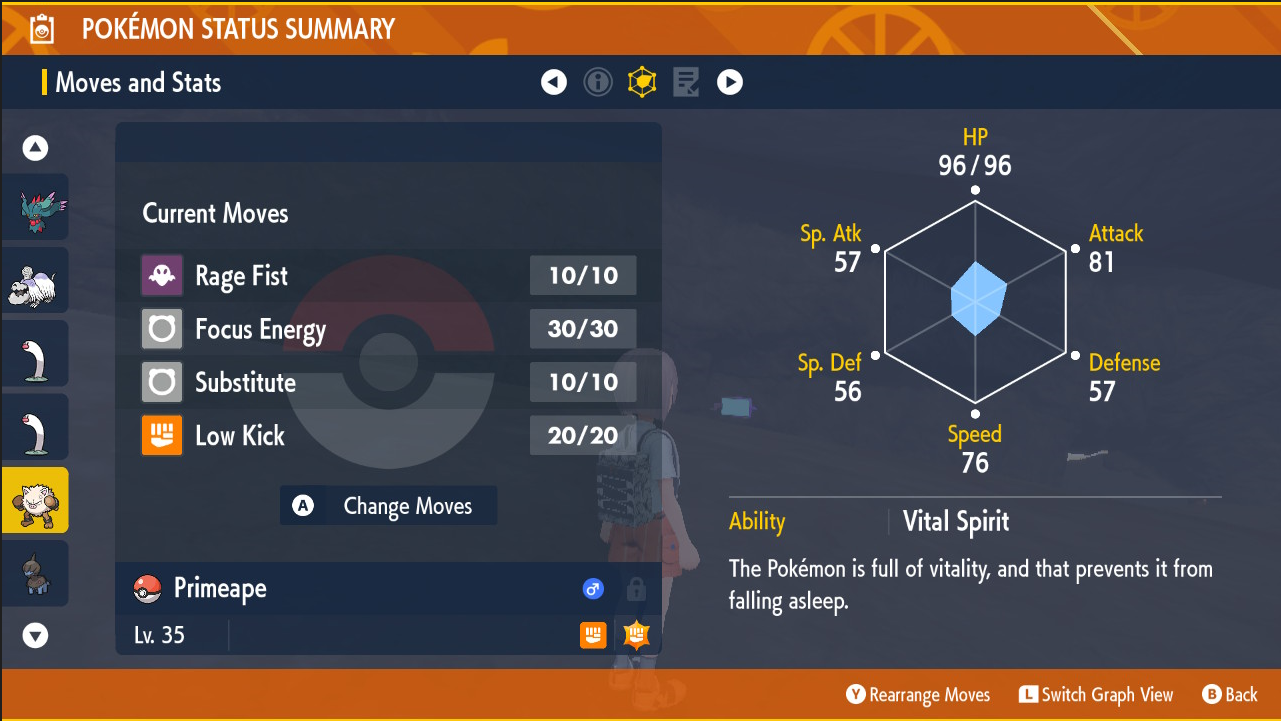Switch to the info circle tab
The width and height of the screenshot is (1281, 721).
tap(598, 82)
